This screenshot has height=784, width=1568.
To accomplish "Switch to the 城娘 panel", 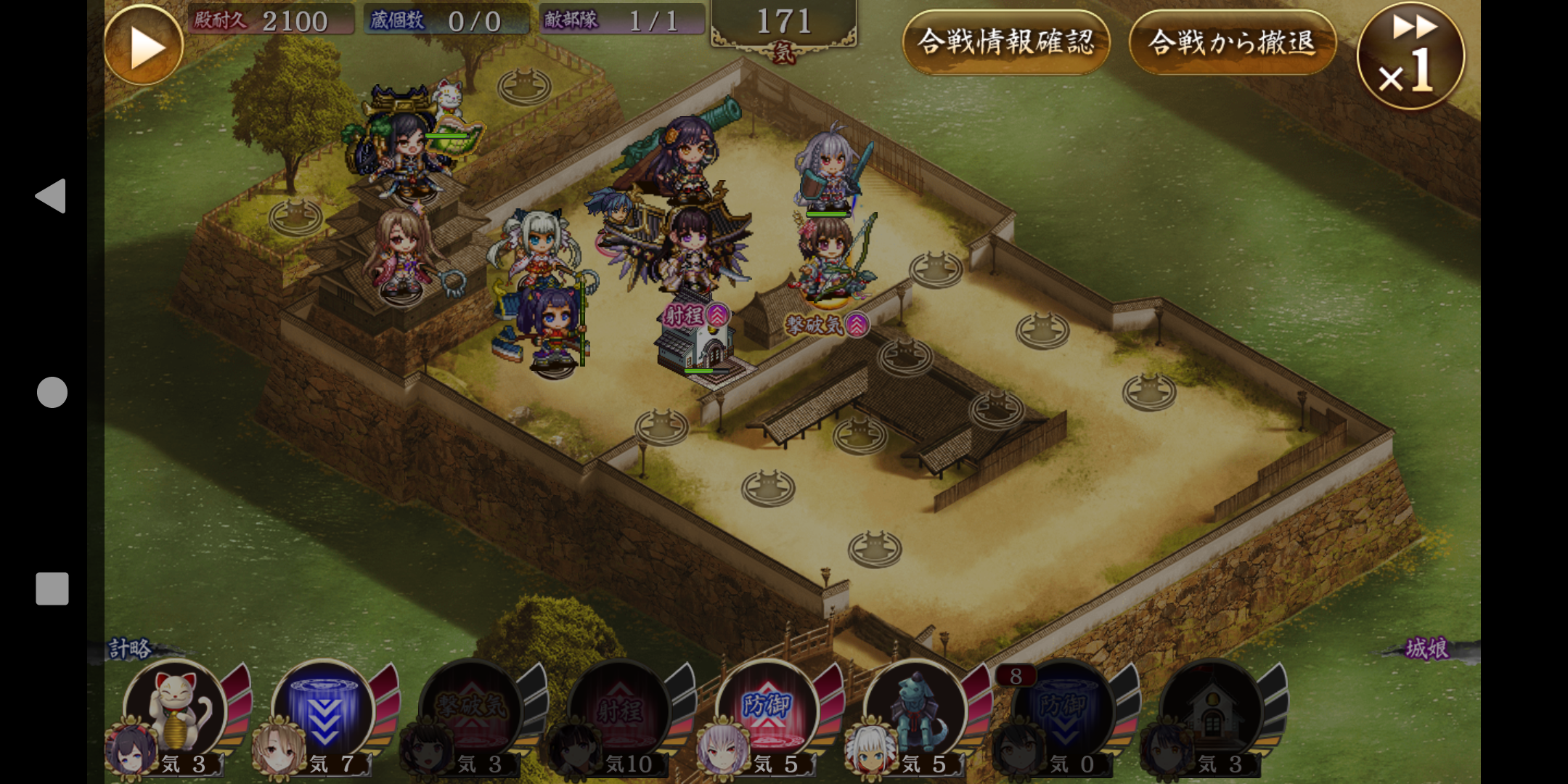I will (1427, 648).
